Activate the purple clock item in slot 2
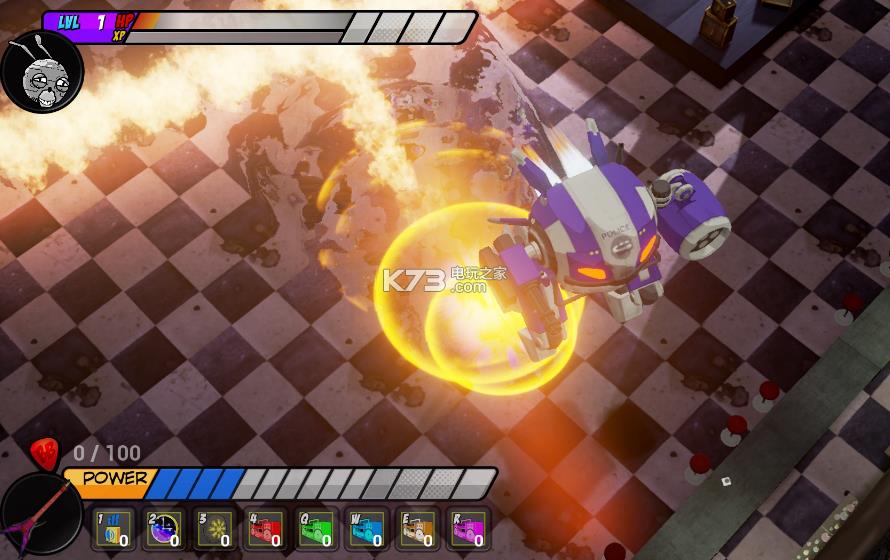This screenshot has width=890, height=560. point(162,529)
